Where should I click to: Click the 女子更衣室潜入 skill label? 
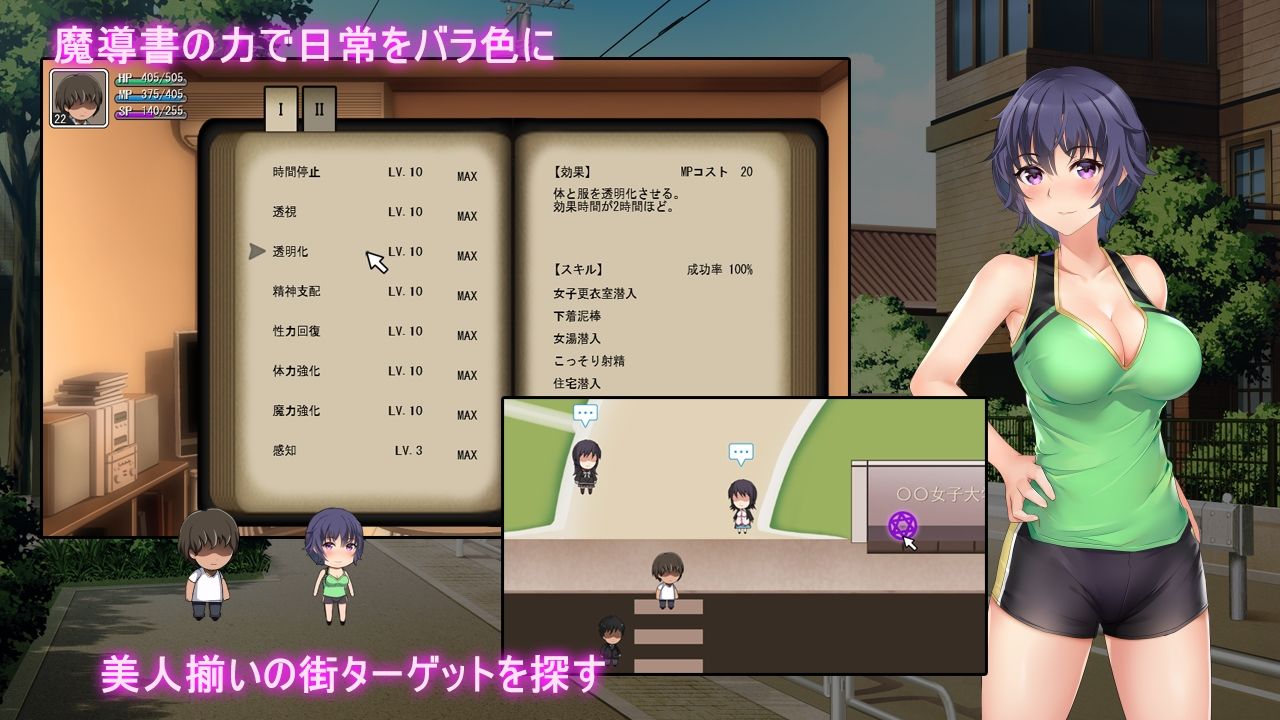[x=597, y=296]
